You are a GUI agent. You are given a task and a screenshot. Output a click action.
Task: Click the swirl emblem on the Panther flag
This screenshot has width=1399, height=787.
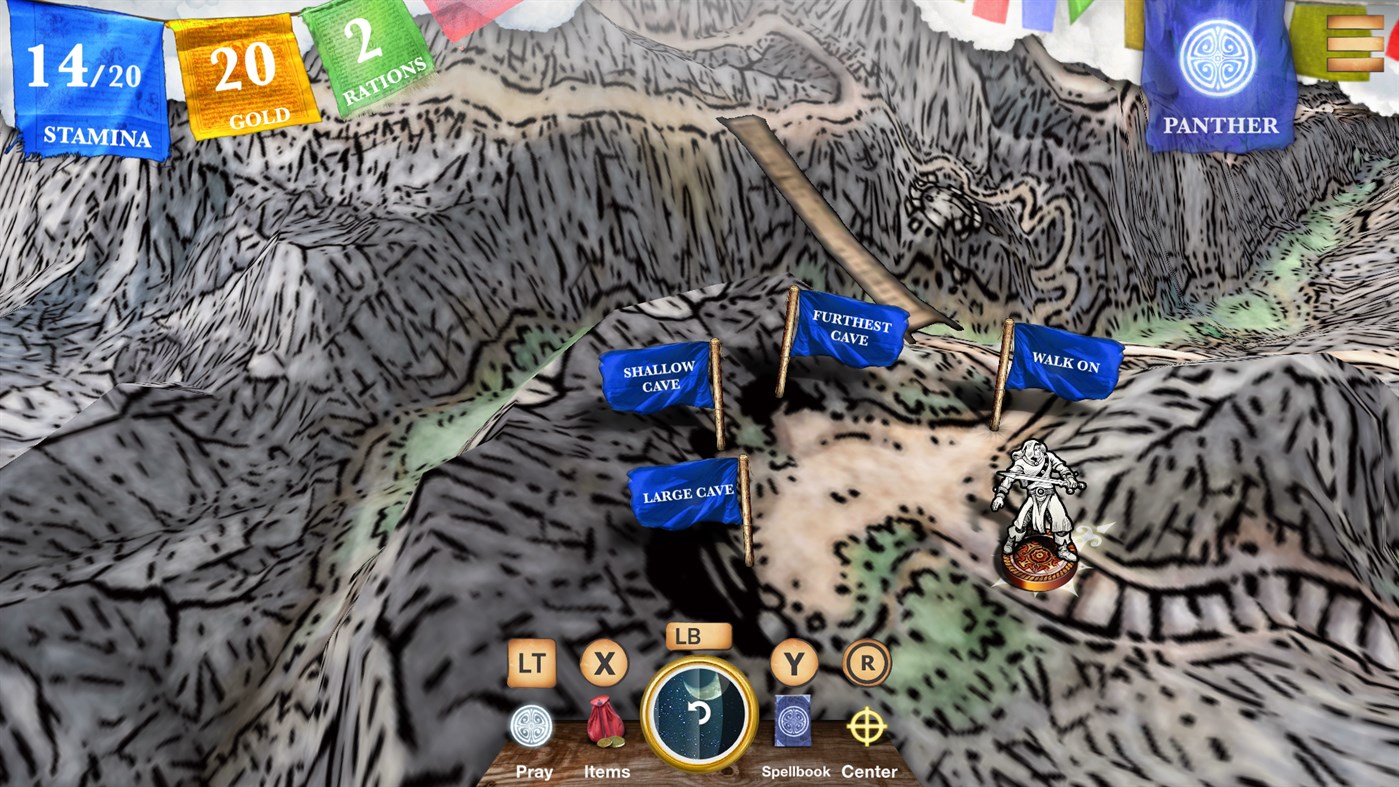pos(1216,57)
